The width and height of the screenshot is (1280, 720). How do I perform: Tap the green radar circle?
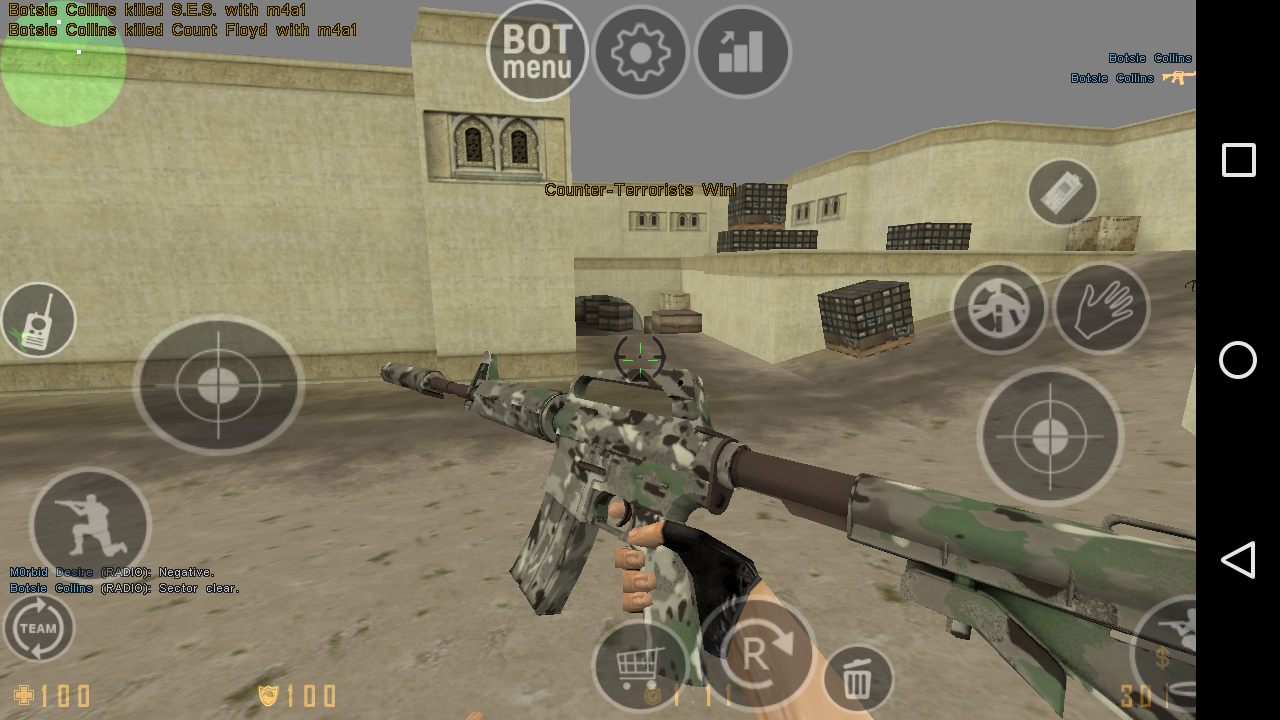(63, 64)
